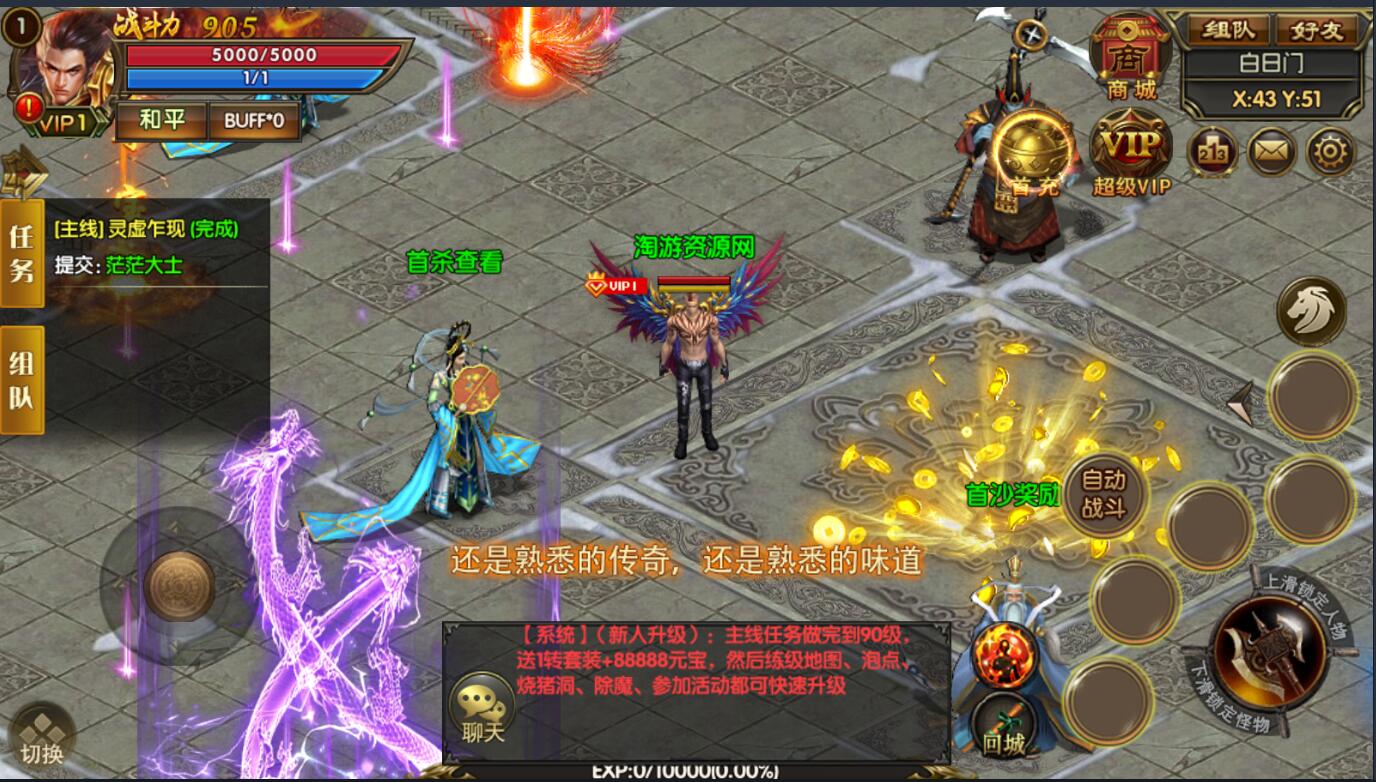This screenshot has width=1376, height=782.
Task: Switch to the 任务 quest tab
Action: (22, 252)
